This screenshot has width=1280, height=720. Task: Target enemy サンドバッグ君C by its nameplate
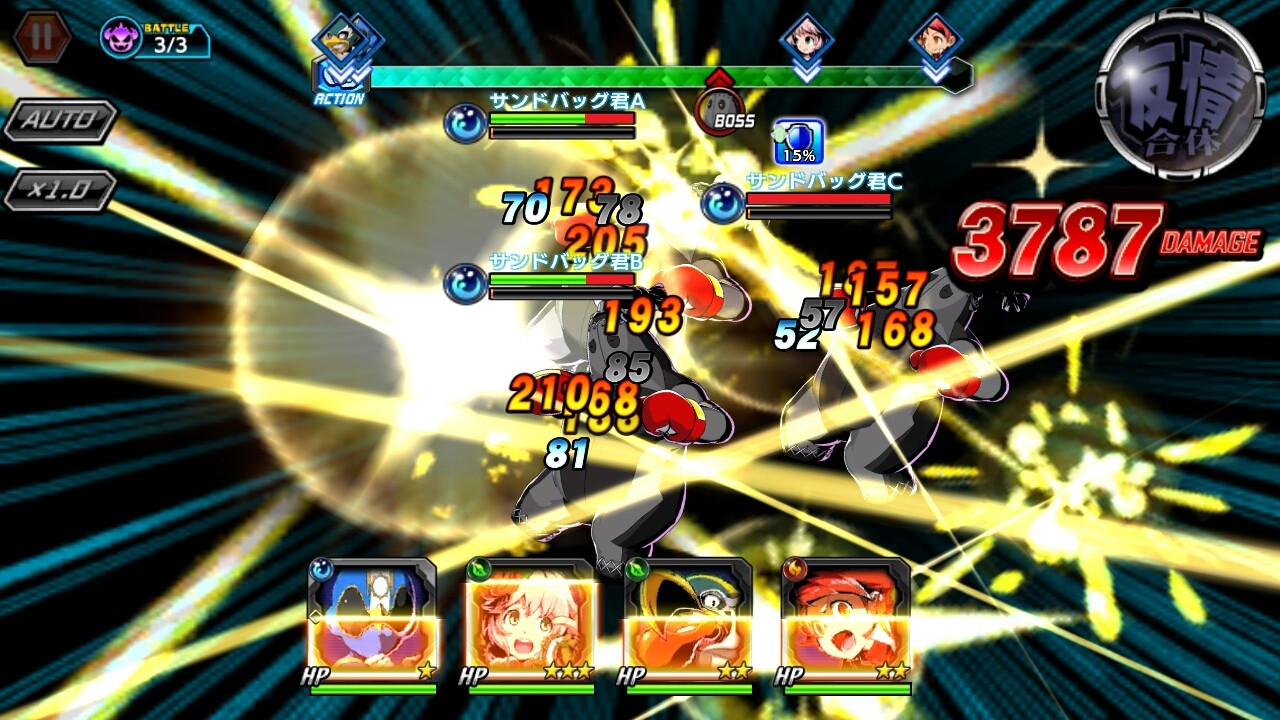point(824,181)
